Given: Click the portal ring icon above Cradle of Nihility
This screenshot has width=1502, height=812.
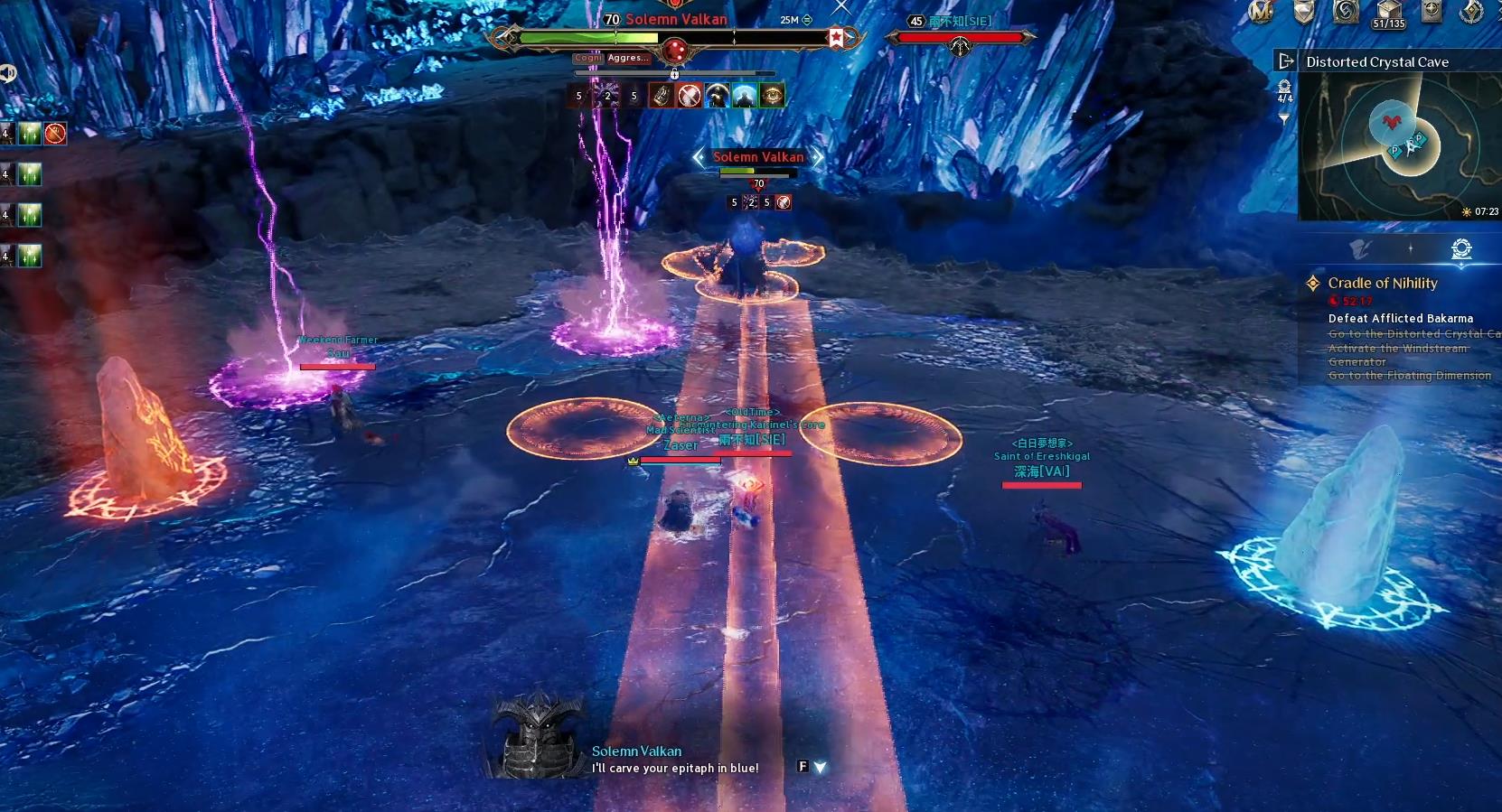Looking at the screenshot, I should coord(1461,249).
